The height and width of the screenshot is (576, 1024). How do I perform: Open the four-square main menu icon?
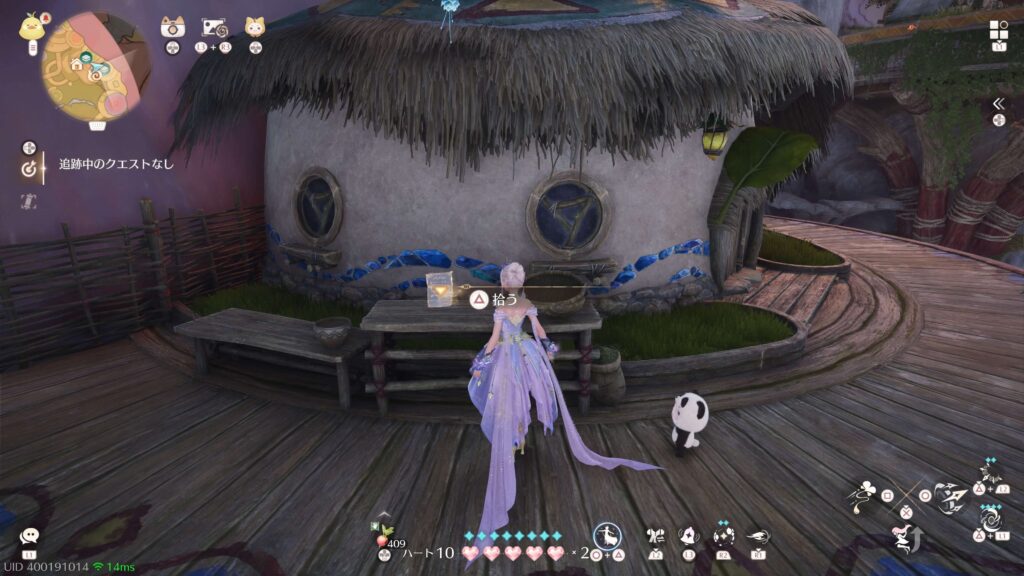point(998,29)
